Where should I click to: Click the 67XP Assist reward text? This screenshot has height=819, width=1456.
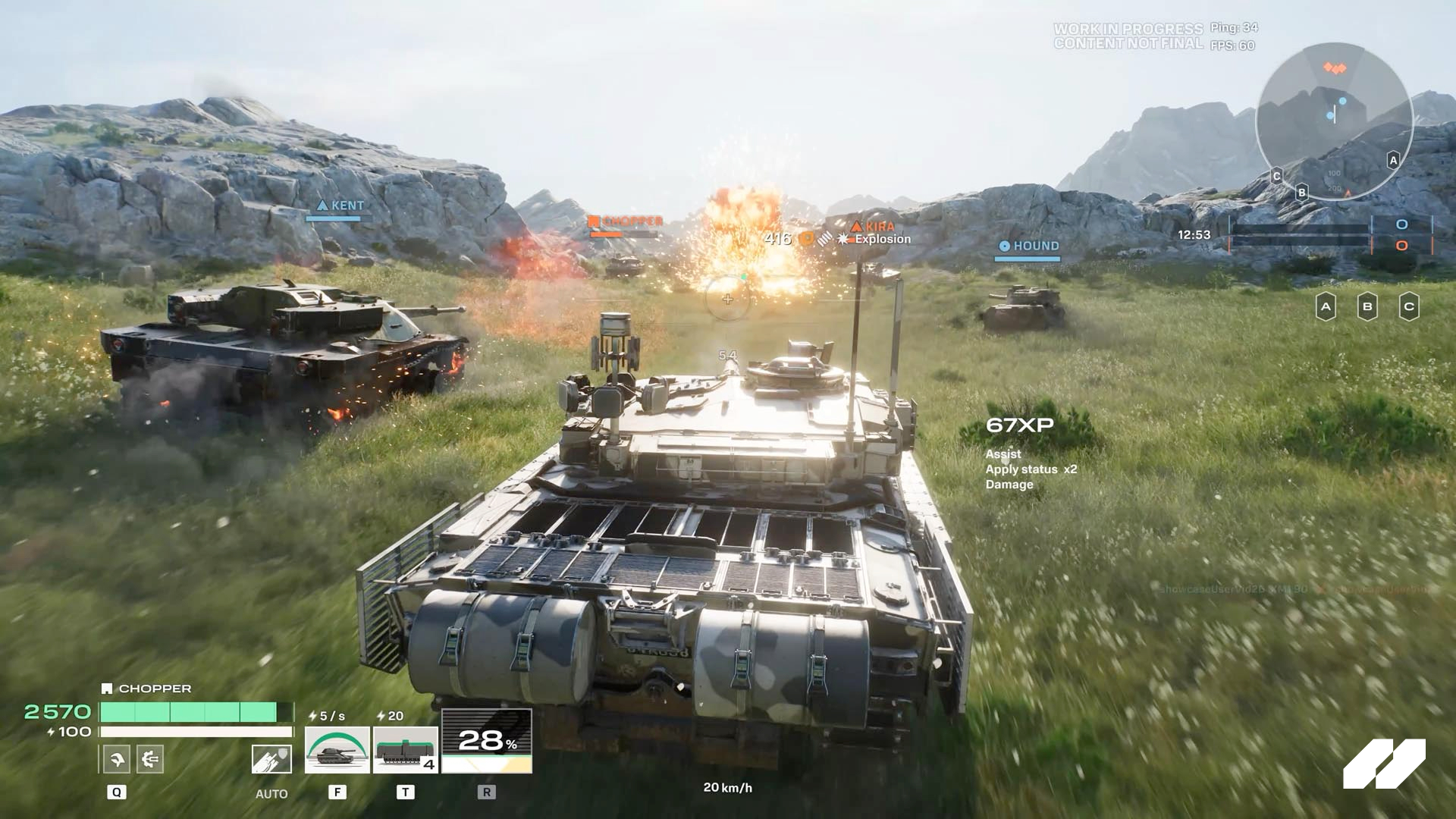click(x=1021, y=425)
